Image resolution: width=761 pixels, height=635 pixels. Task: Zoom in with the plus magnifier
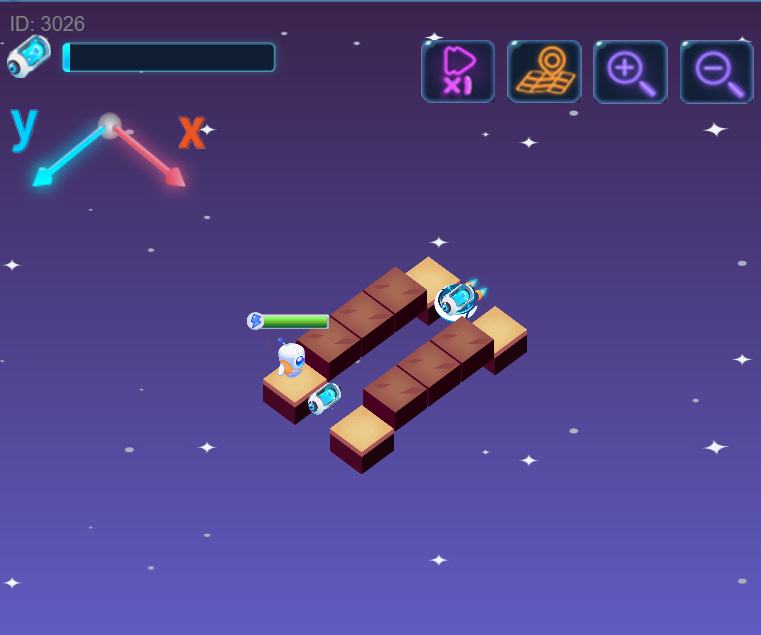pyautogui.click(x=630, y=71)
